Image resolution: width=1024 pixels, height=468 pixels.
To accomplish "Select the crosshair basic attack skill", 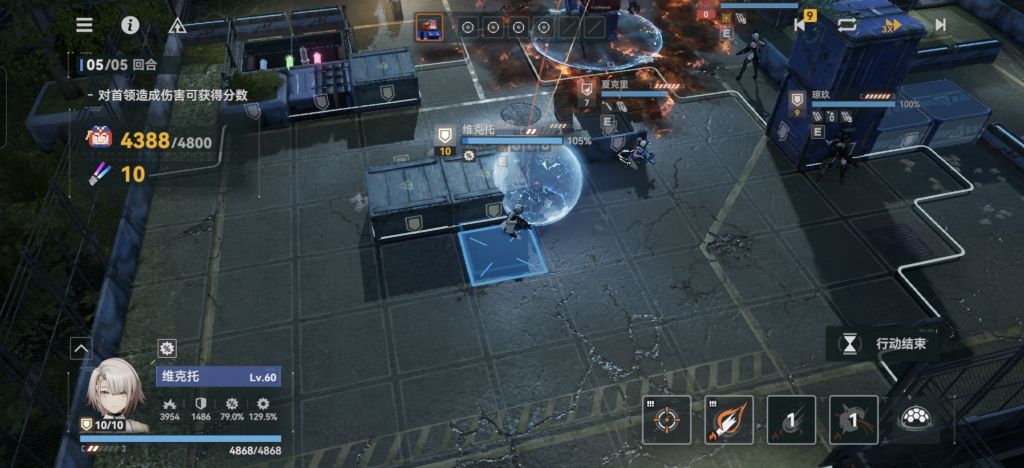I will coord(666,419).
